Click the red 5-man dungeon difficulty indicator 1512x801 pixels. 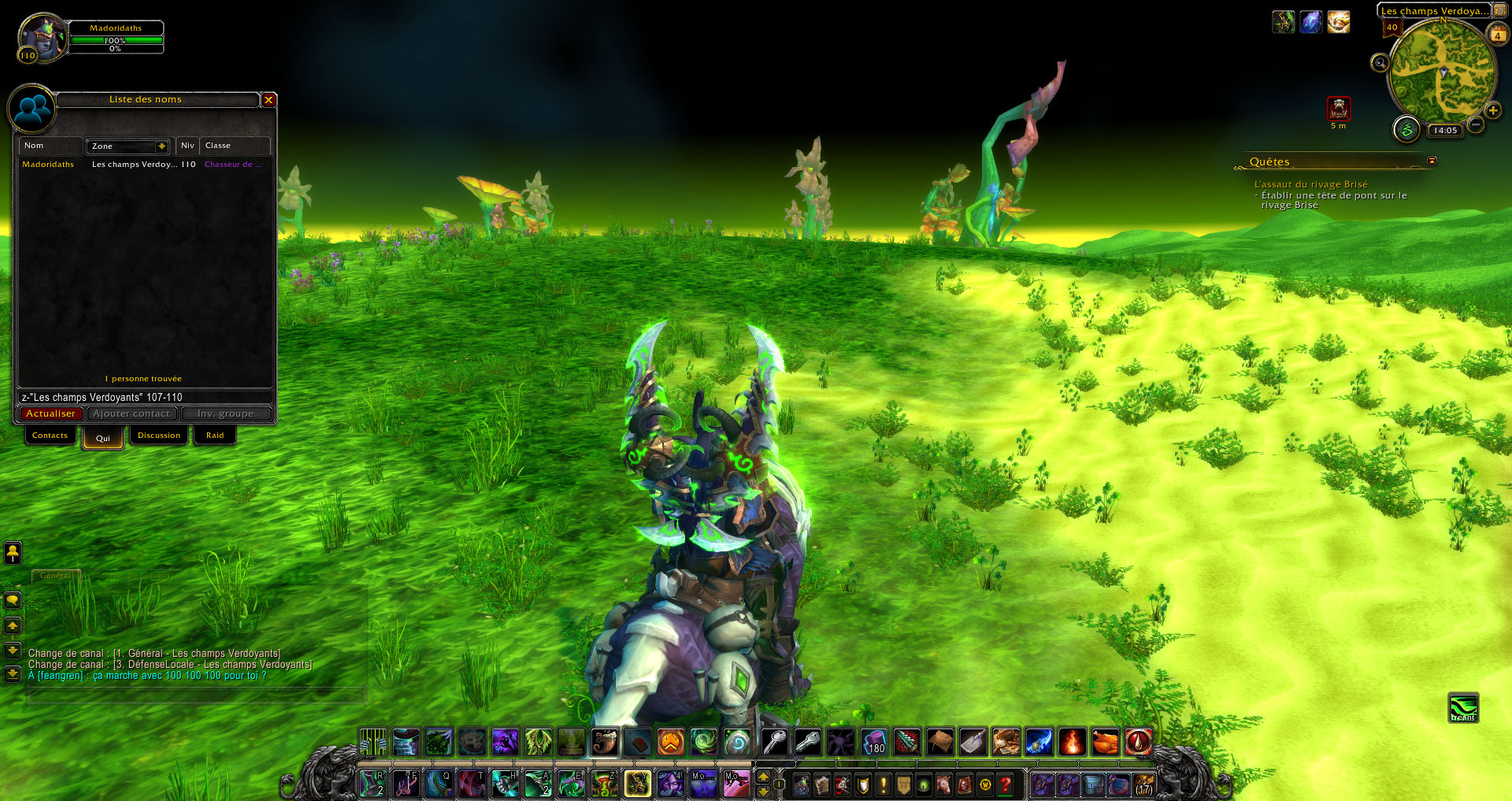(1339, 108)
